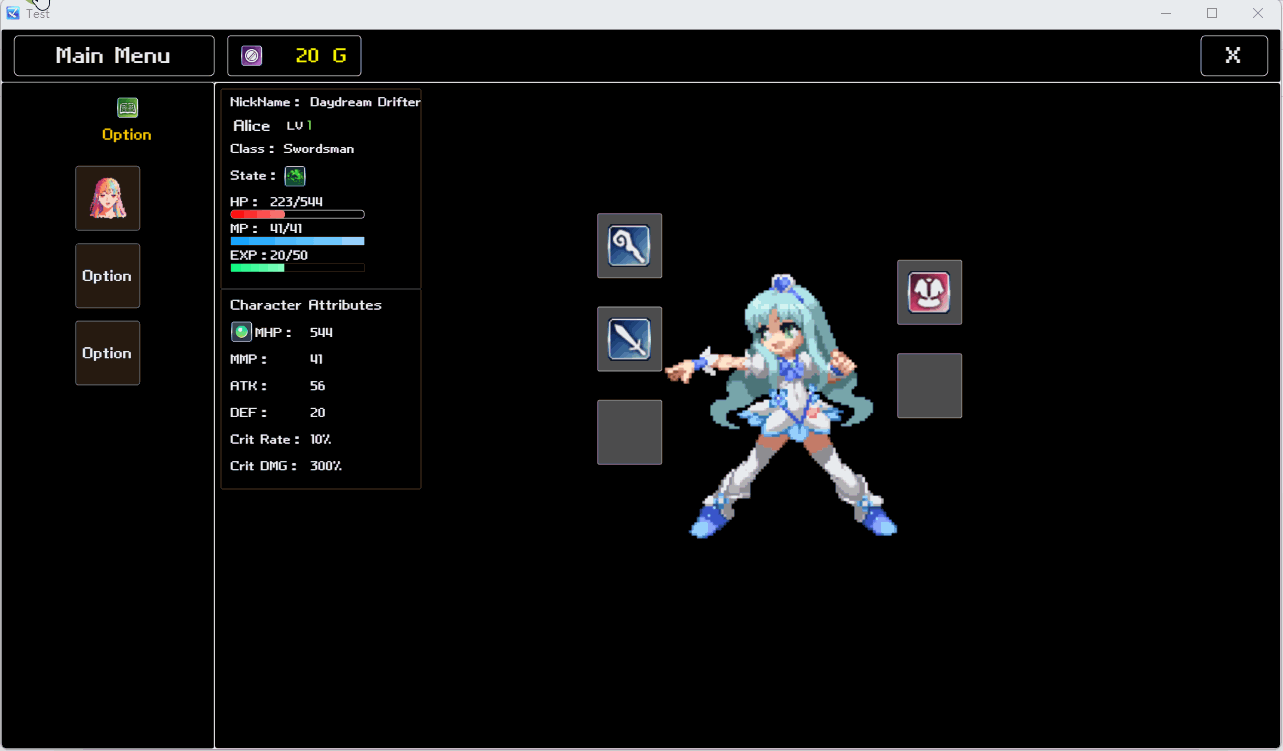
Task: Open the second Option entry in sidebar
Action: click(107, 352)
